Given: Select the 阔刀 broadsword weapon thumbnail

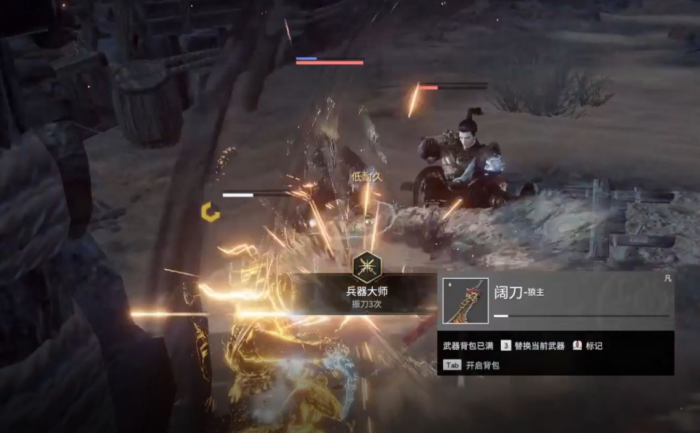Looking at the screenshot, I should [466, 300].
